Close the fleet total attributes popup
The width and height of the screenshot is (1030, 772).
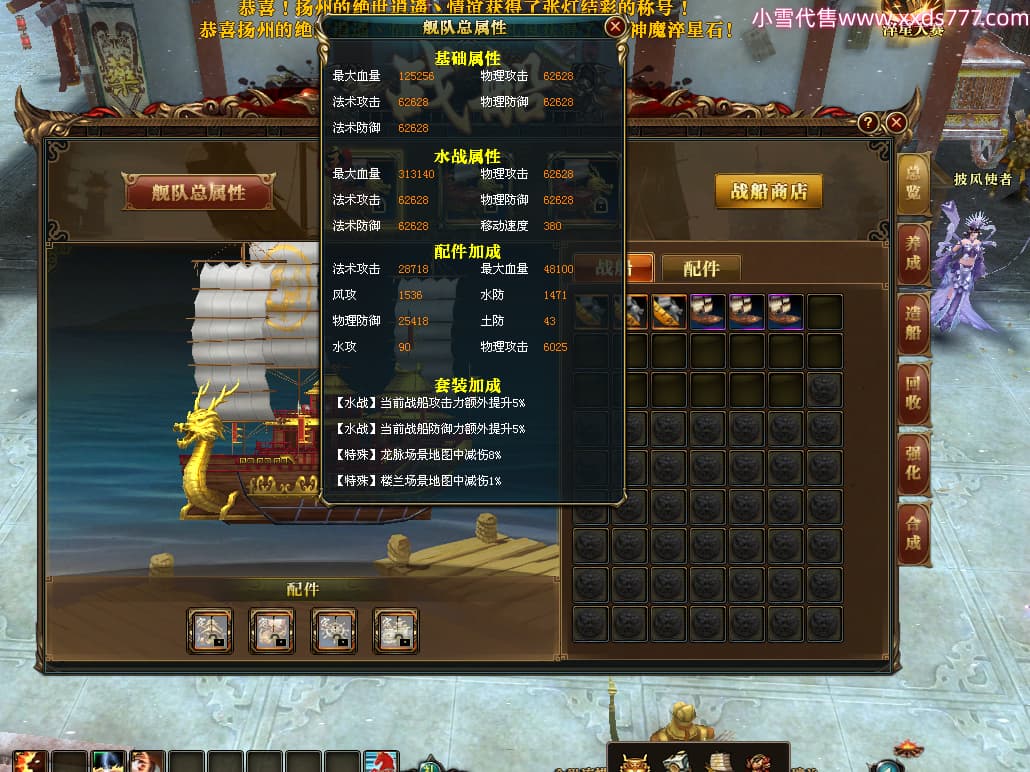pyautogui.click(x=616, y=27)
